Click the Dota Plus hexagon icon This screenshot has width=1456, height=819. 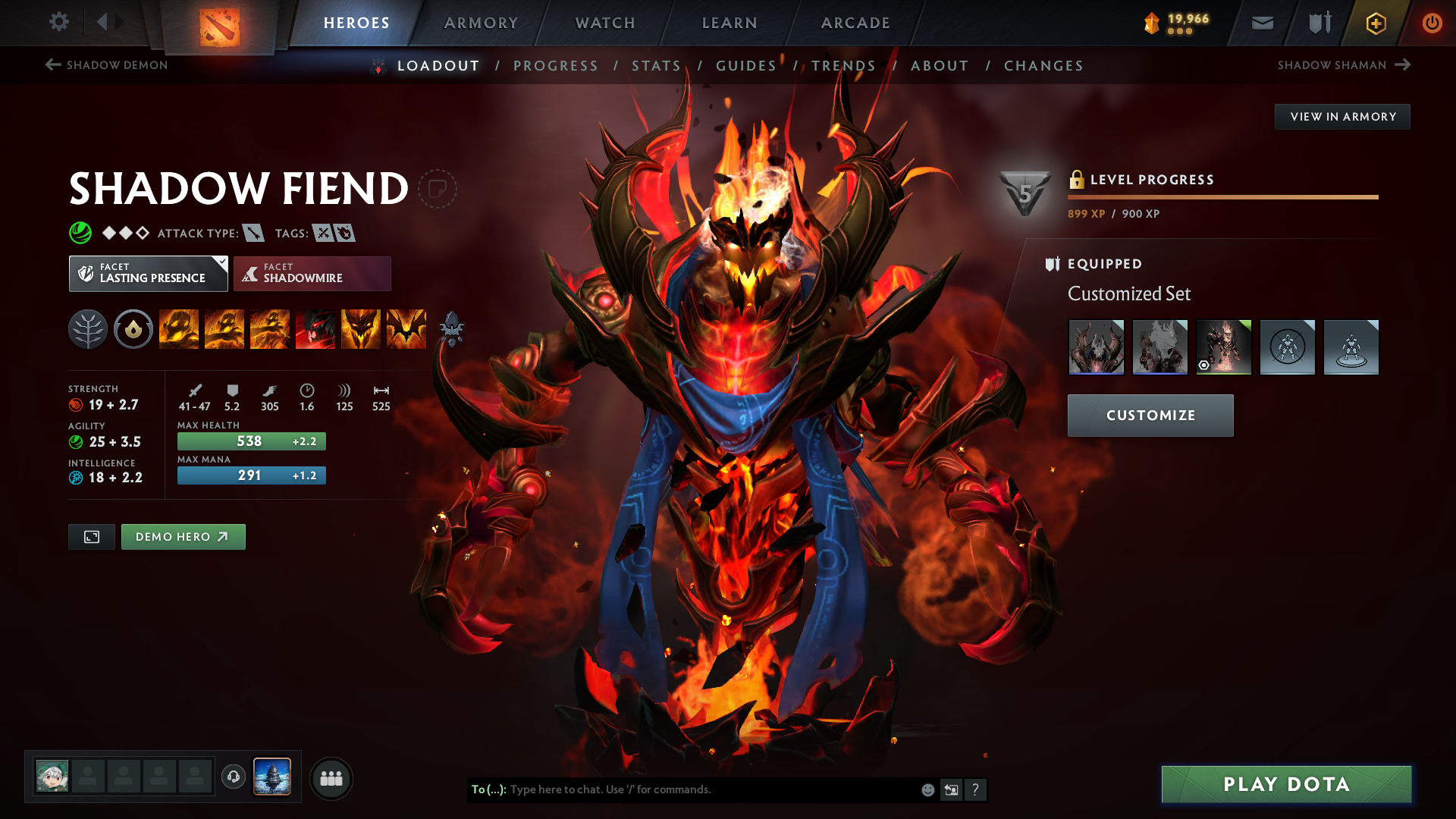coord(1375,23)
